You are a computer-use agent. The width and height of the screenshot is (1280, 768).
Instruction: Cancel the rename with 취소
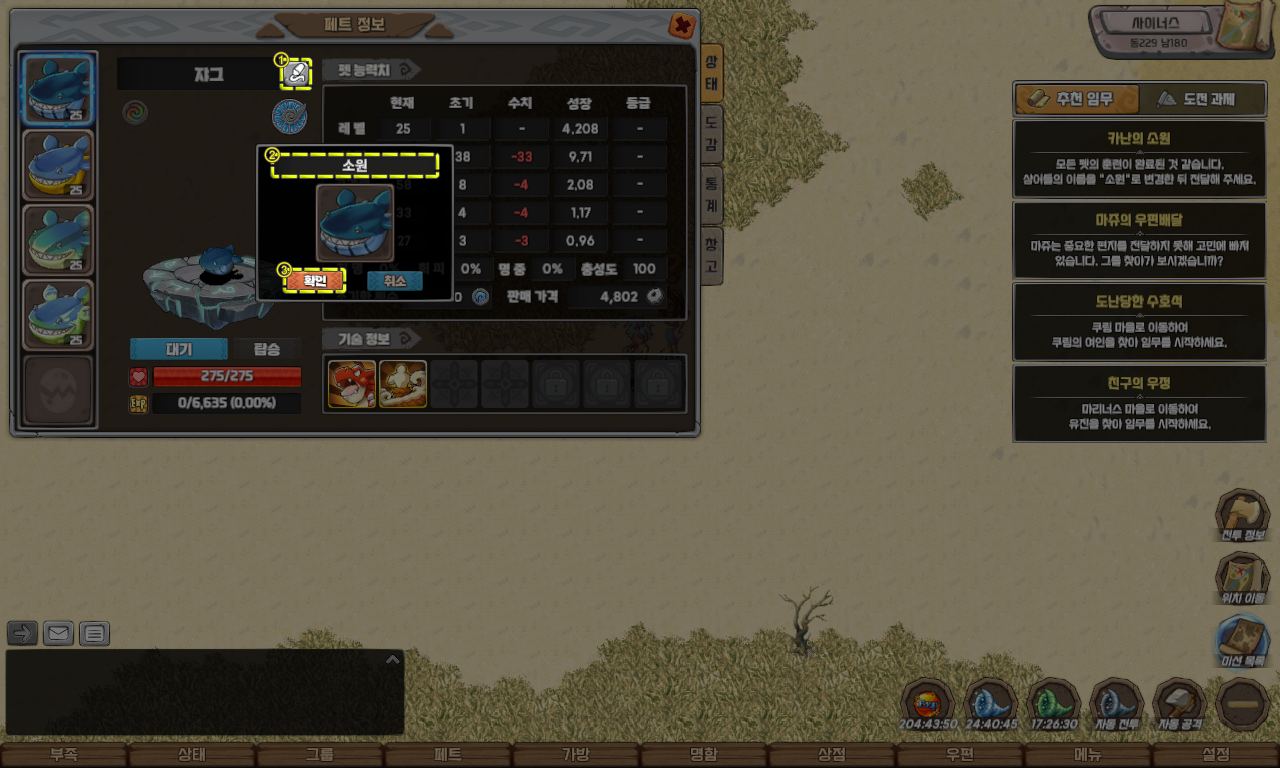click(394, 281)
